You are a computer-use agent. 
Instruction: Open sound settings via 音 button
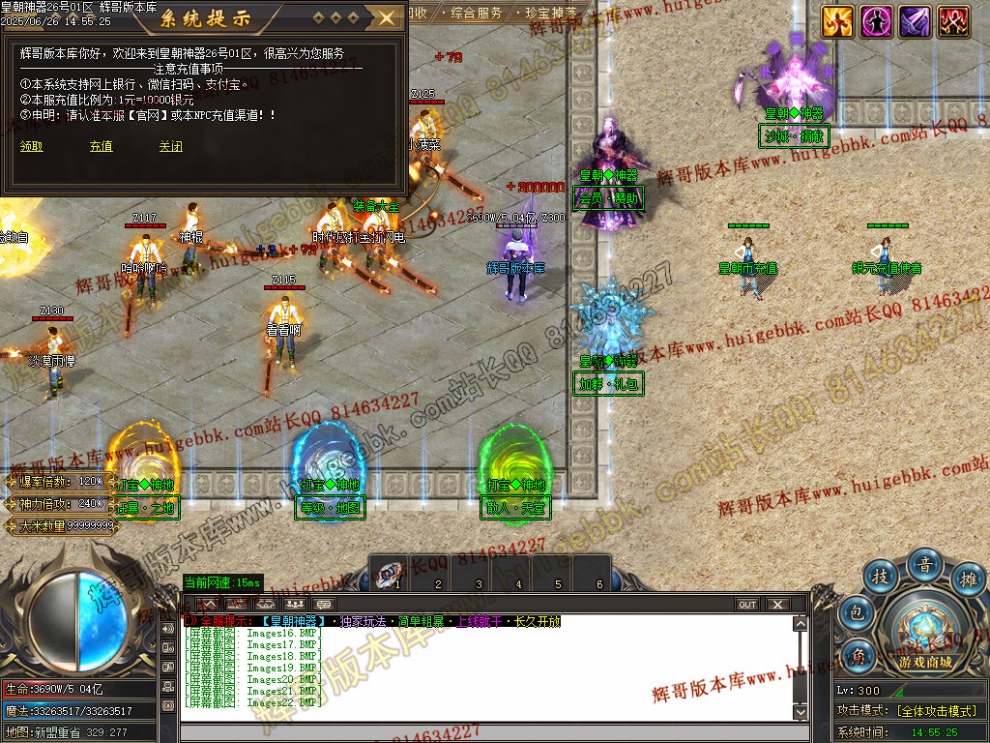[925, 565]
